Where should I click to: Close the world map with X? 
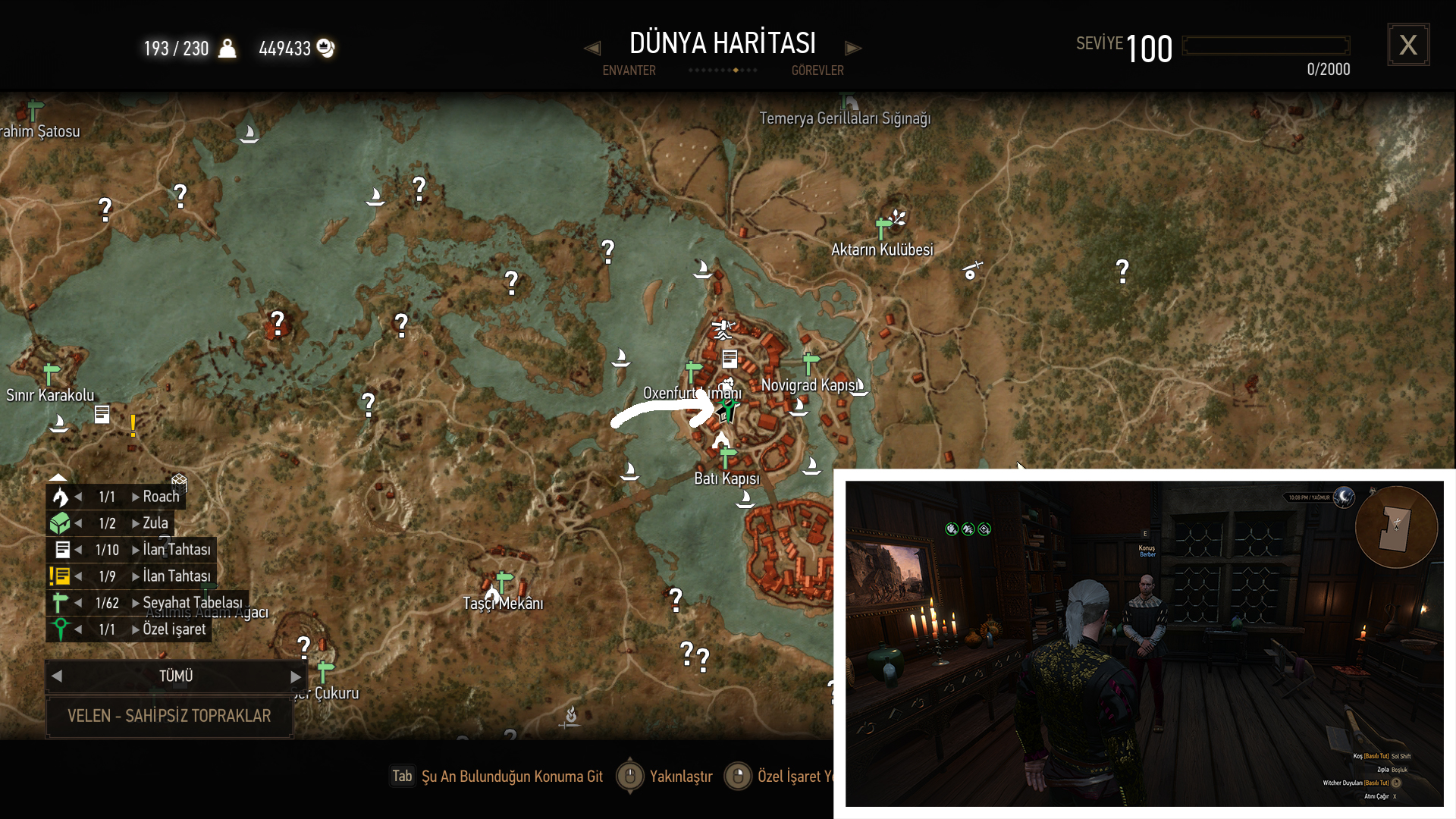coord(1408,45)
